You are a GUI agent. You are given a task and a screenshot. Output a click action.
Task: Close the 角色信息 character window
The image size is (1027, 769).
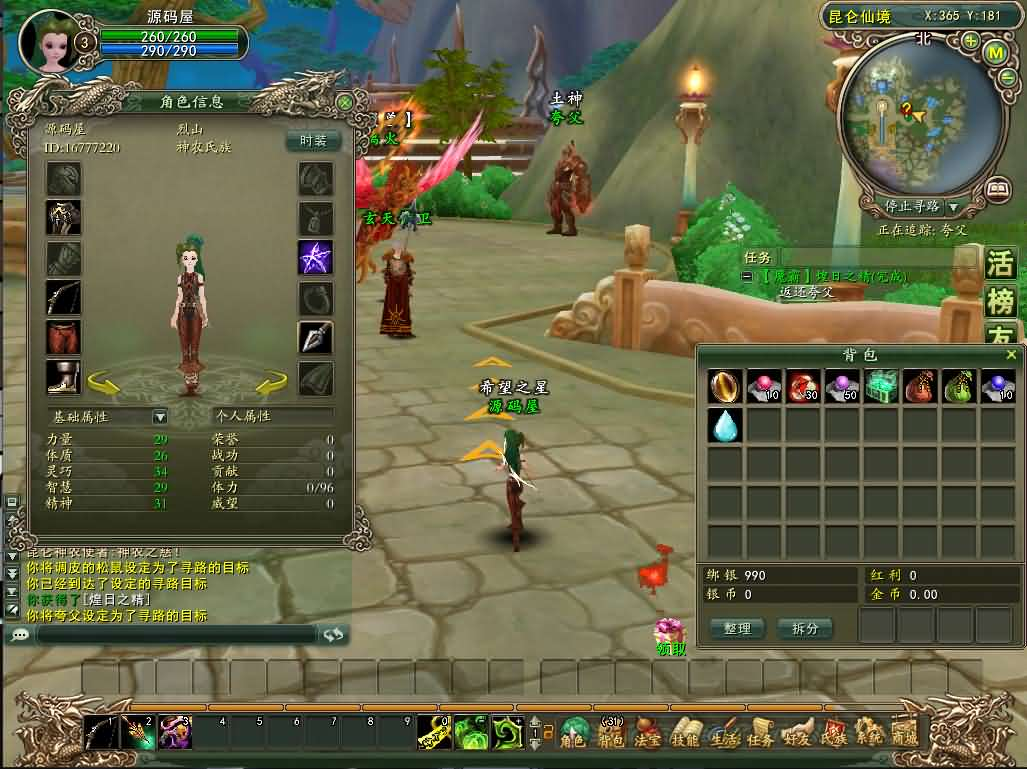(x=345, y=103)
